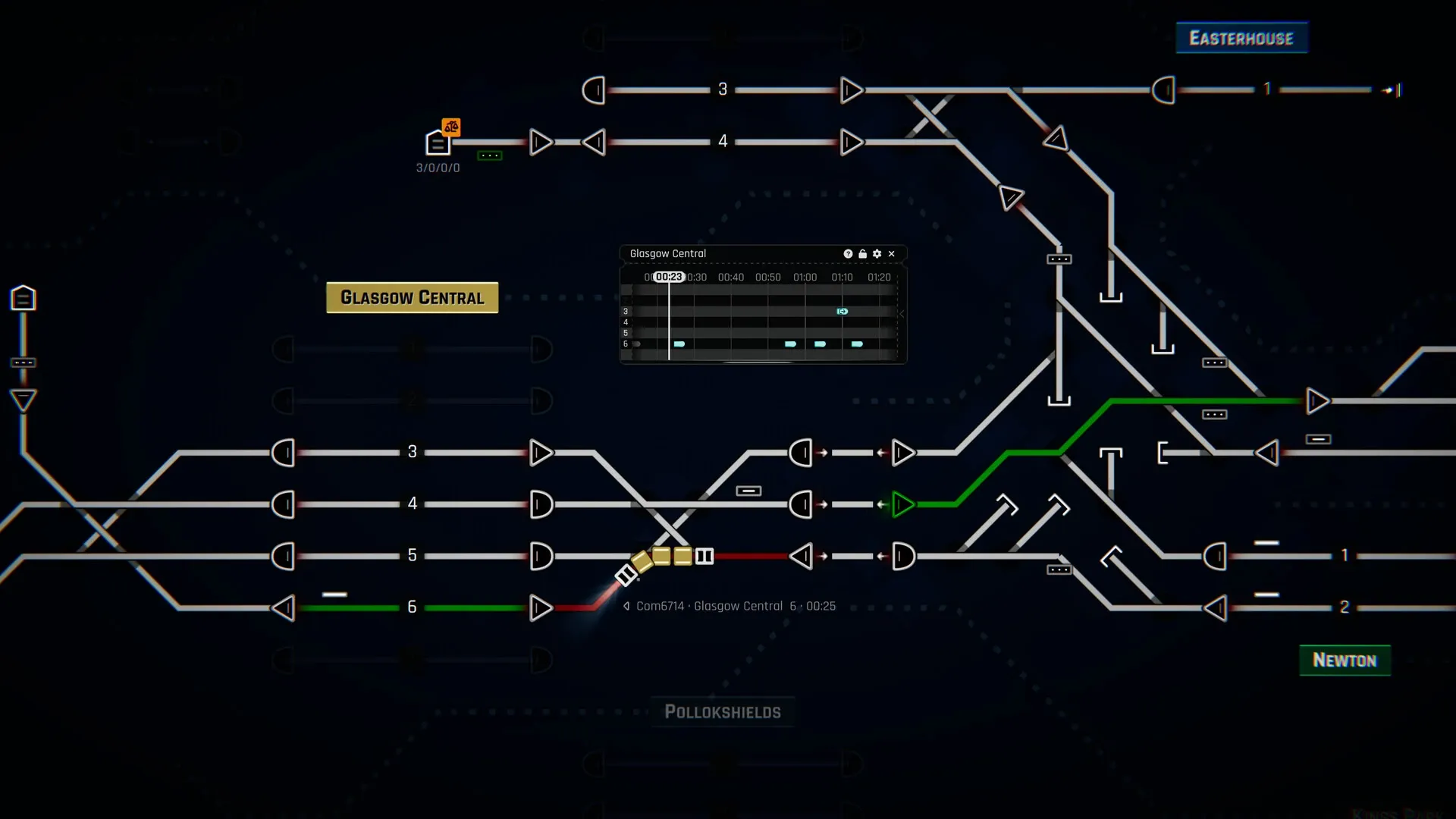Click the entry signal at left of platform 3
This screenshot has width=1456, height=819.
click(284, 453)
